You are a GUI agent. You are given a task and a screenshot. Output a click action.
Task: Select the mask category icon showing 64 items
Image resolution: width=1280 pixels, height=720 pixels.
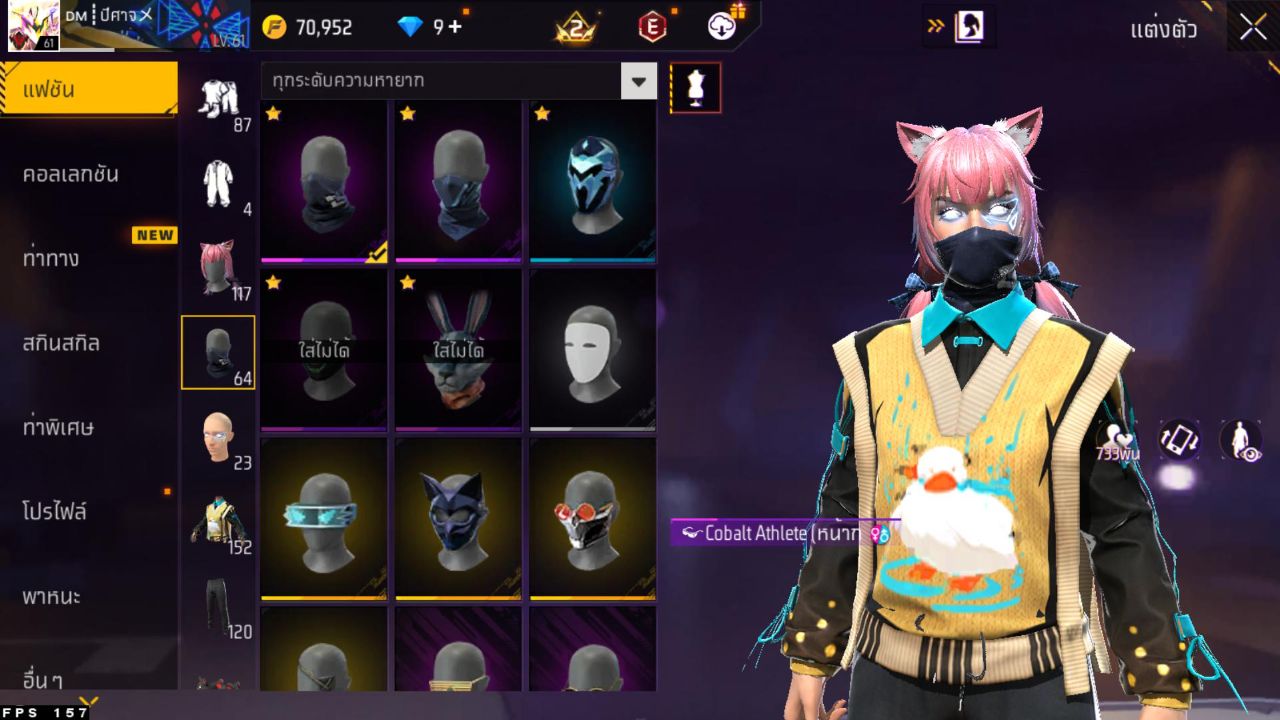(x=219, y=352)
